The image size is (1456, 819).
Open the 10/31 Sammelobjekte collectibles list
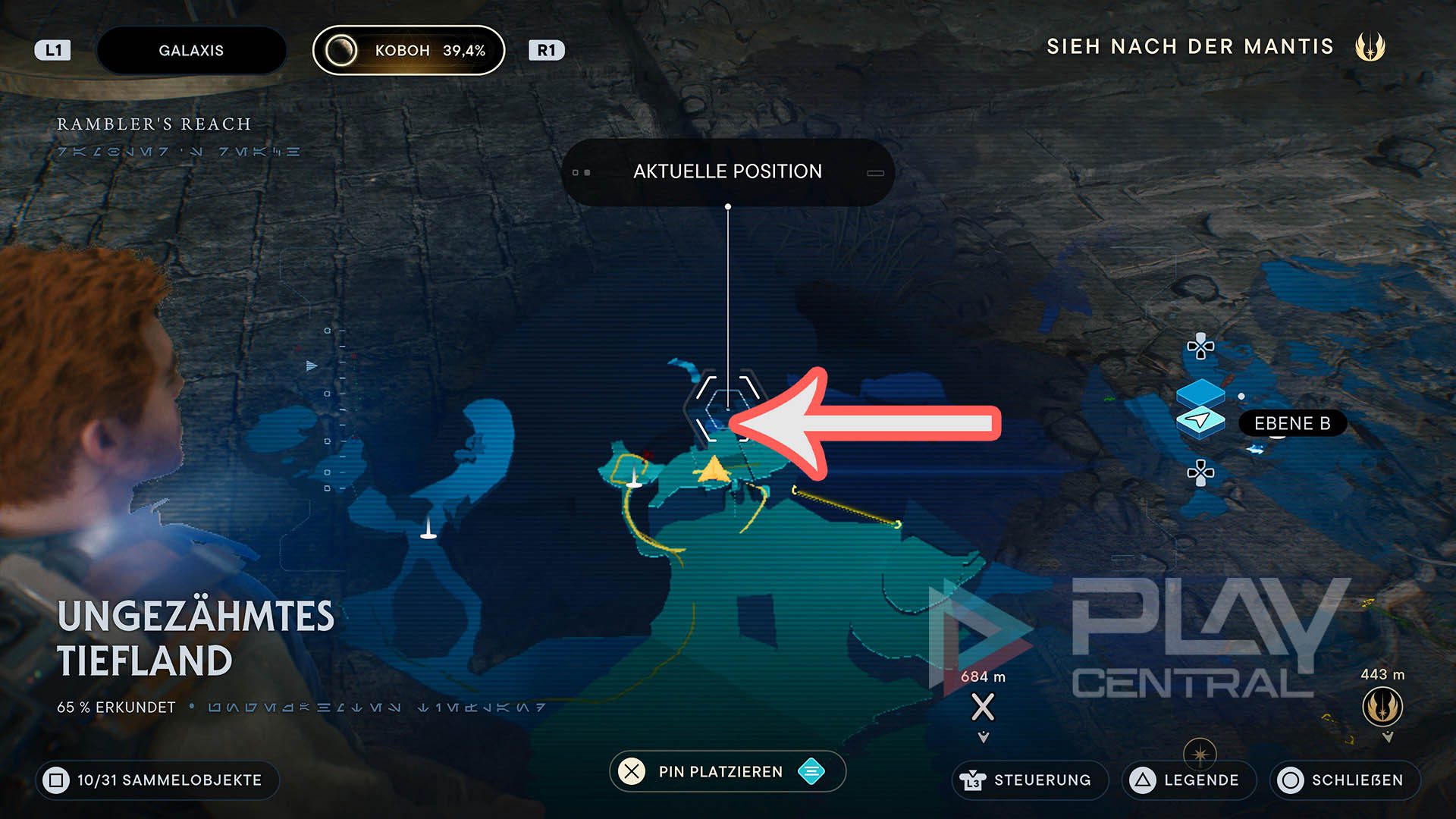tap(158, 780)
